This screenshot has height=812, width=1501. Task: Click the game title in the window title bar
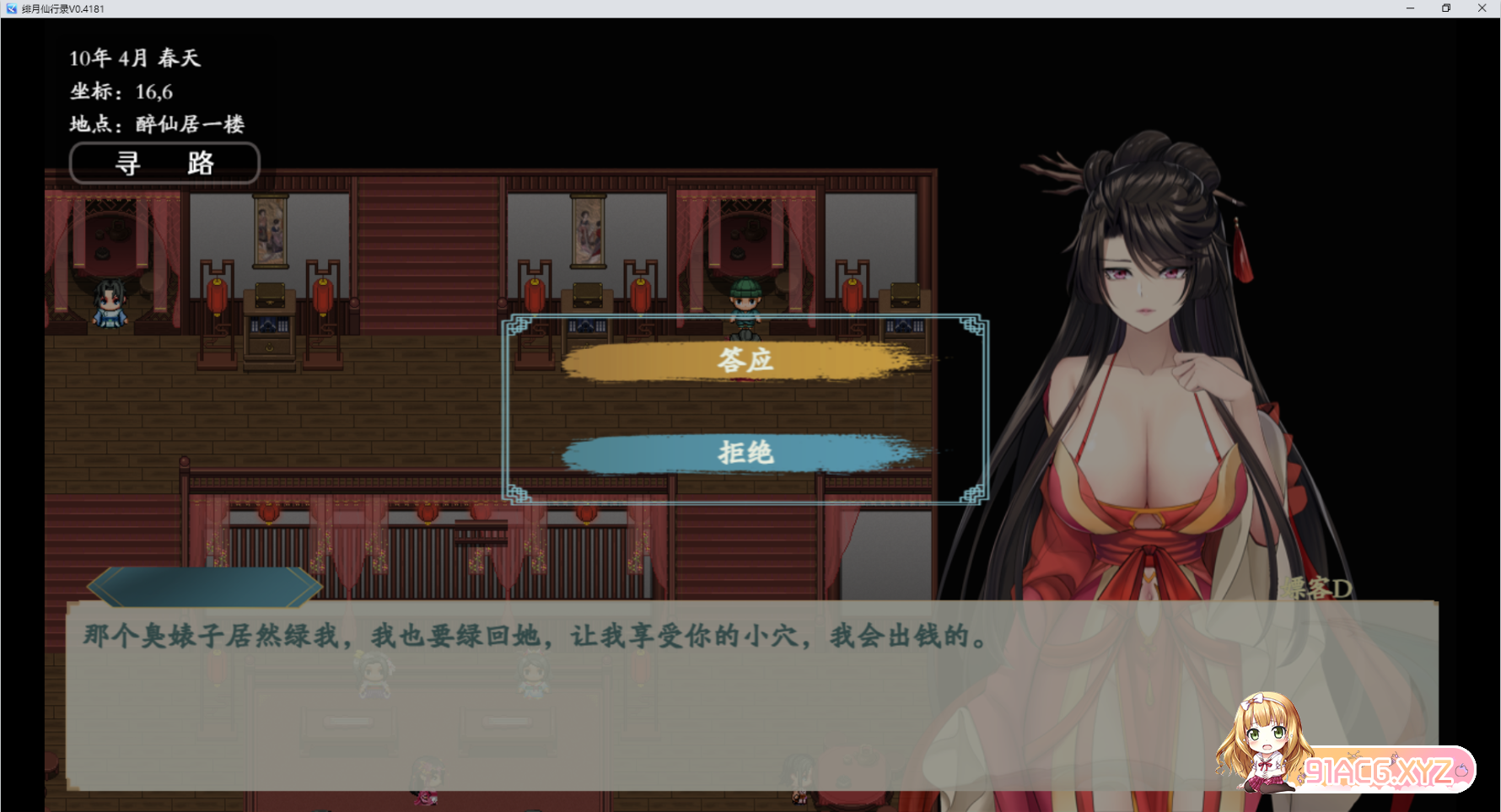63,8
